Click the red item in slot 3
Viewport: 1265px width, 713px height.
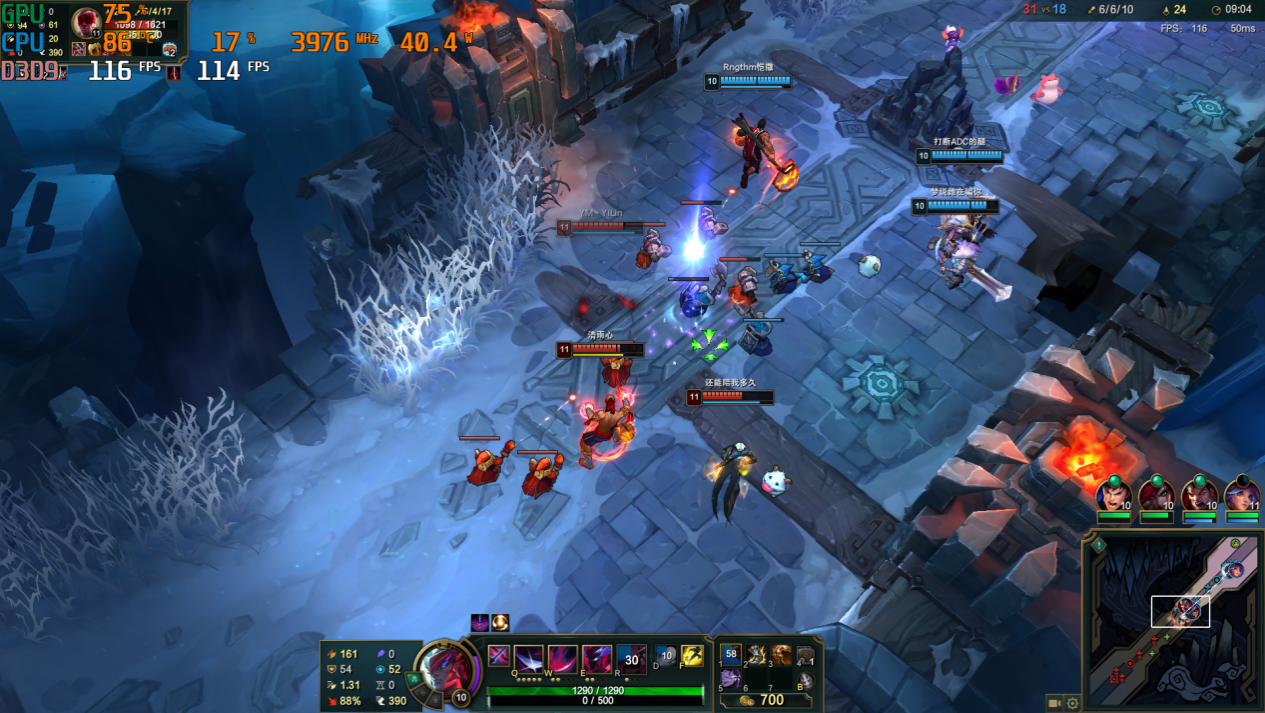(780, 655)
